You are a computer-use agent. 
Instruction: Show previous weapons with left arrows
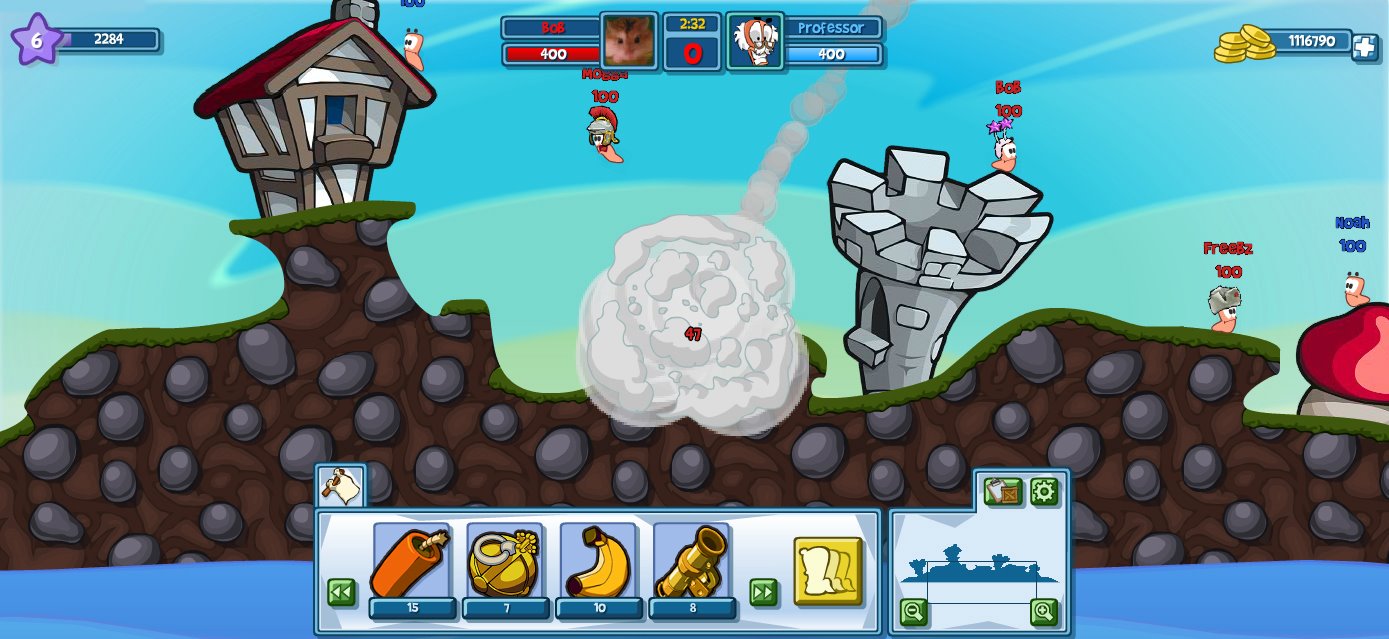pyautogui.click(x=341, y=592)
